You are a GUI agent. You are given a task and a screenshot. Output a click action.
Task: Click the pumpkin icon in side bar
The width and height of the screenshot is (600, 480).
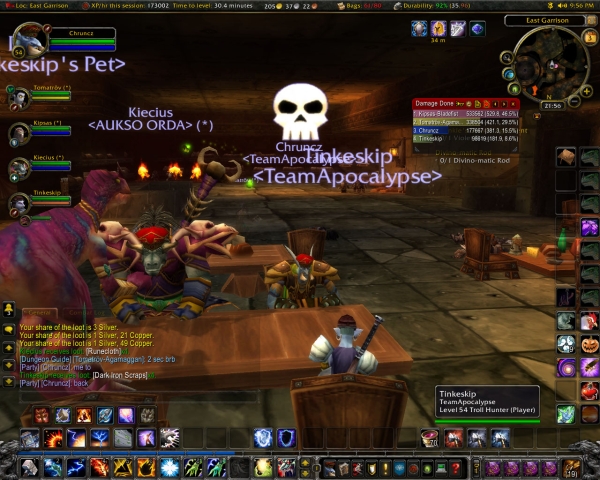pyautogui.click(x=589, y=345)
